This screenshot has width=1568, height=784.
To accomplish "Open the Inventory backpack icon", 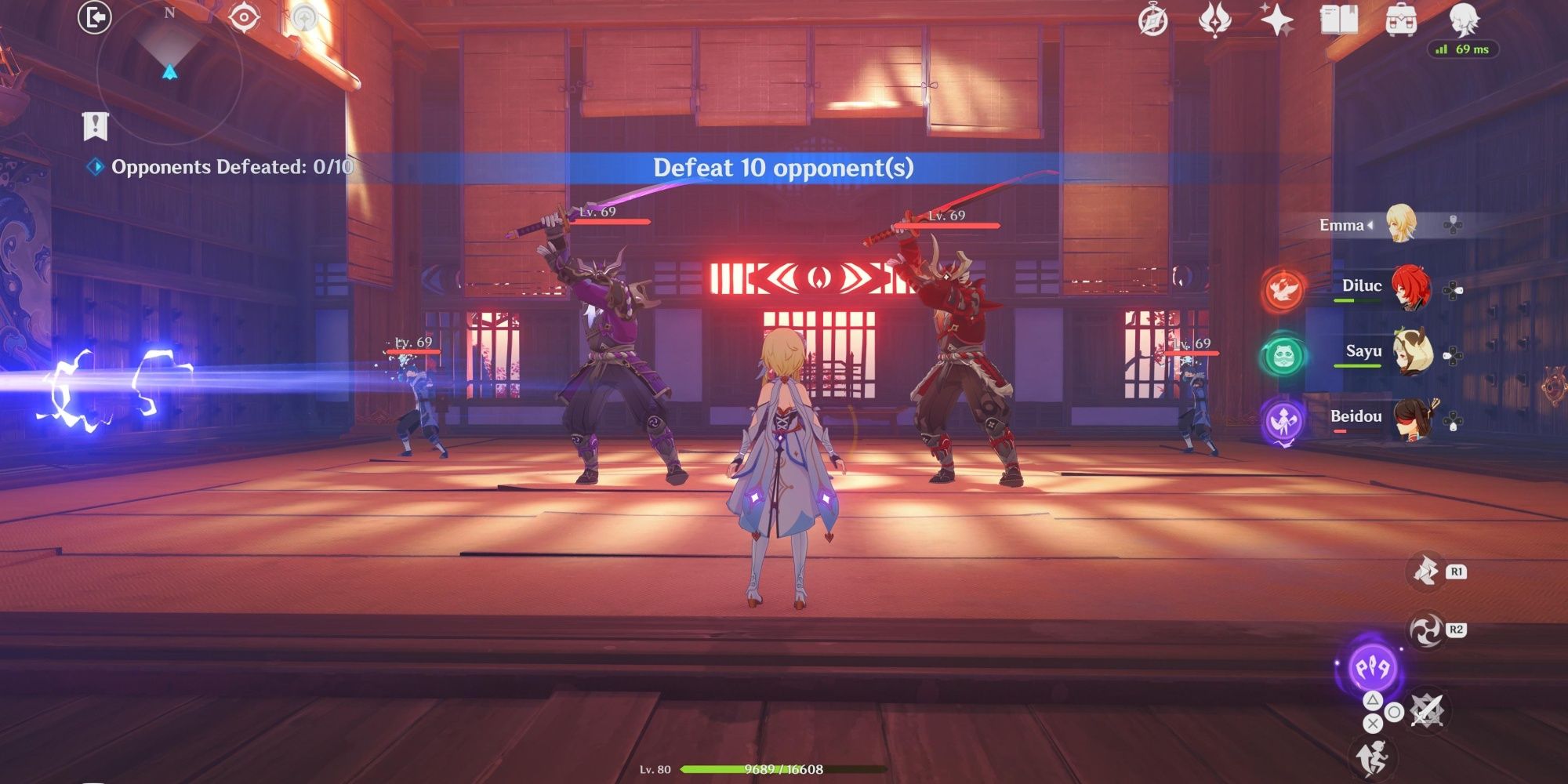I will click(1401, 20).
